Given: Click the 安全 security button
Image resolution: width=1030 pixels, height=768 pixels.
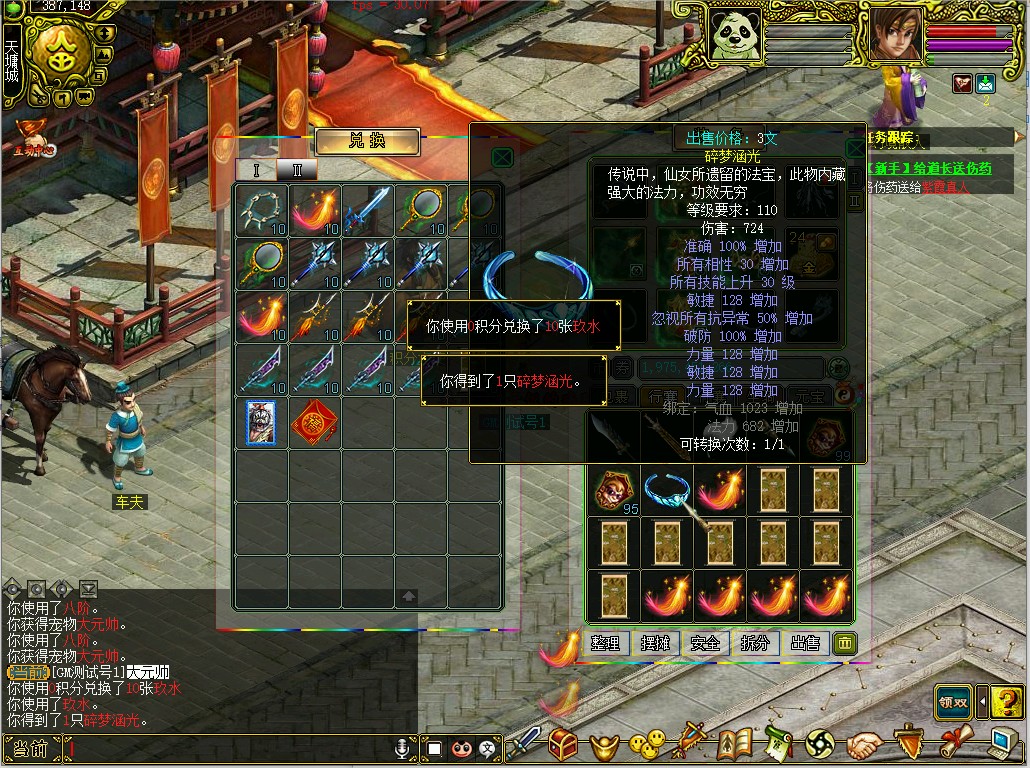Looking at the screenshot, I should coord(705,643).
